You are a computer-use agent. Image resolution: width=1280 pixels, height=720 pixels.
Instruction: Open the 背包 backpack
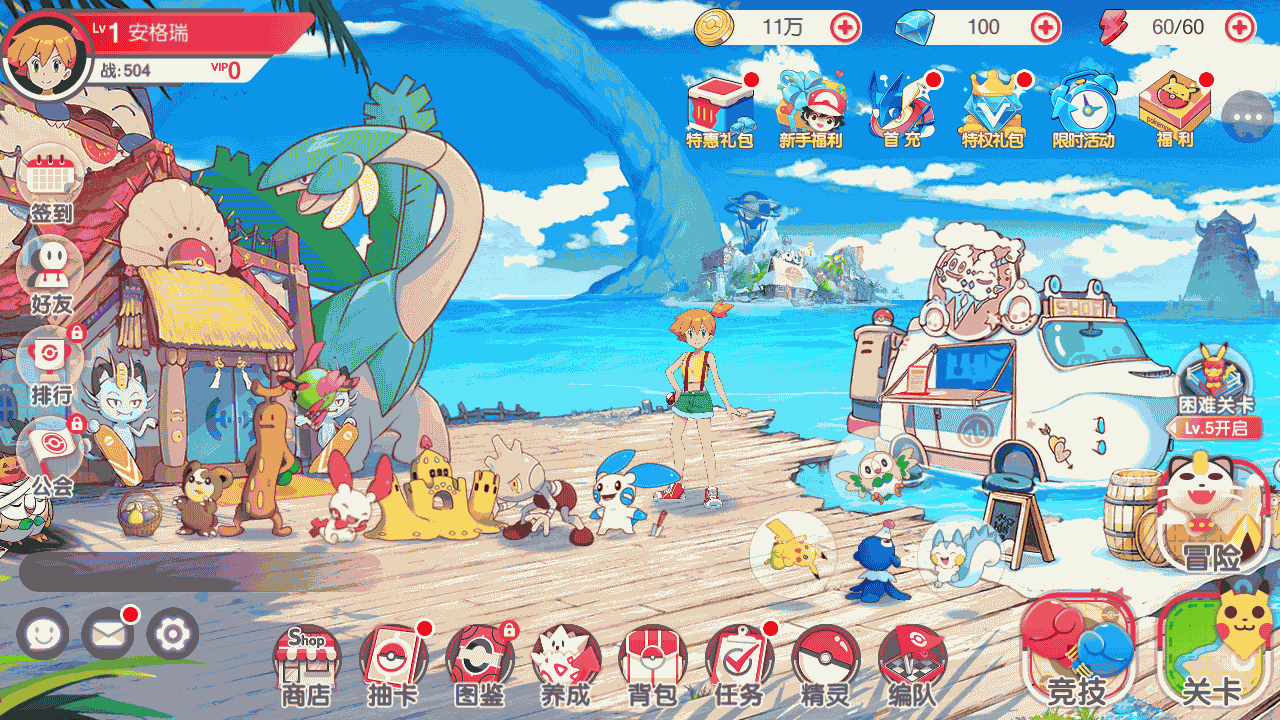pos(652,662)
